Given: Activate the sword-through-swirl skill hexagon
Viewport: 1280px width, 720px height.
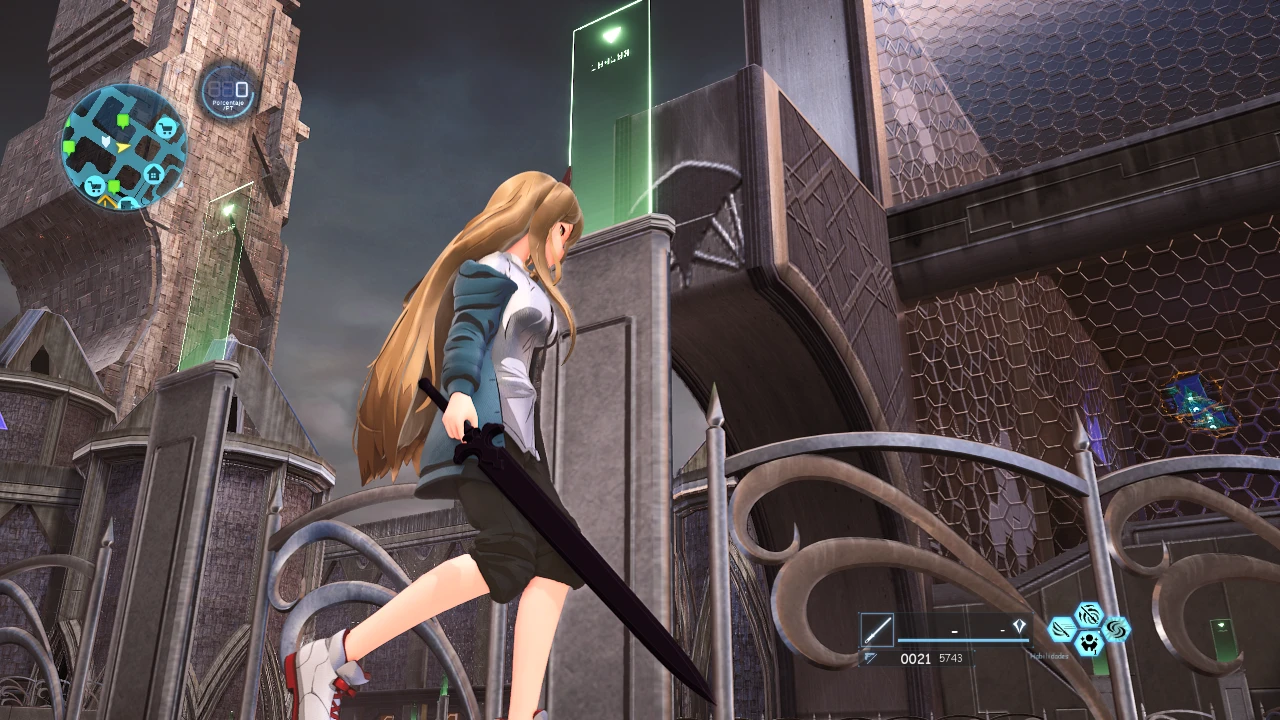Looking at the screenshot, I should click(x=1088, y=615).
